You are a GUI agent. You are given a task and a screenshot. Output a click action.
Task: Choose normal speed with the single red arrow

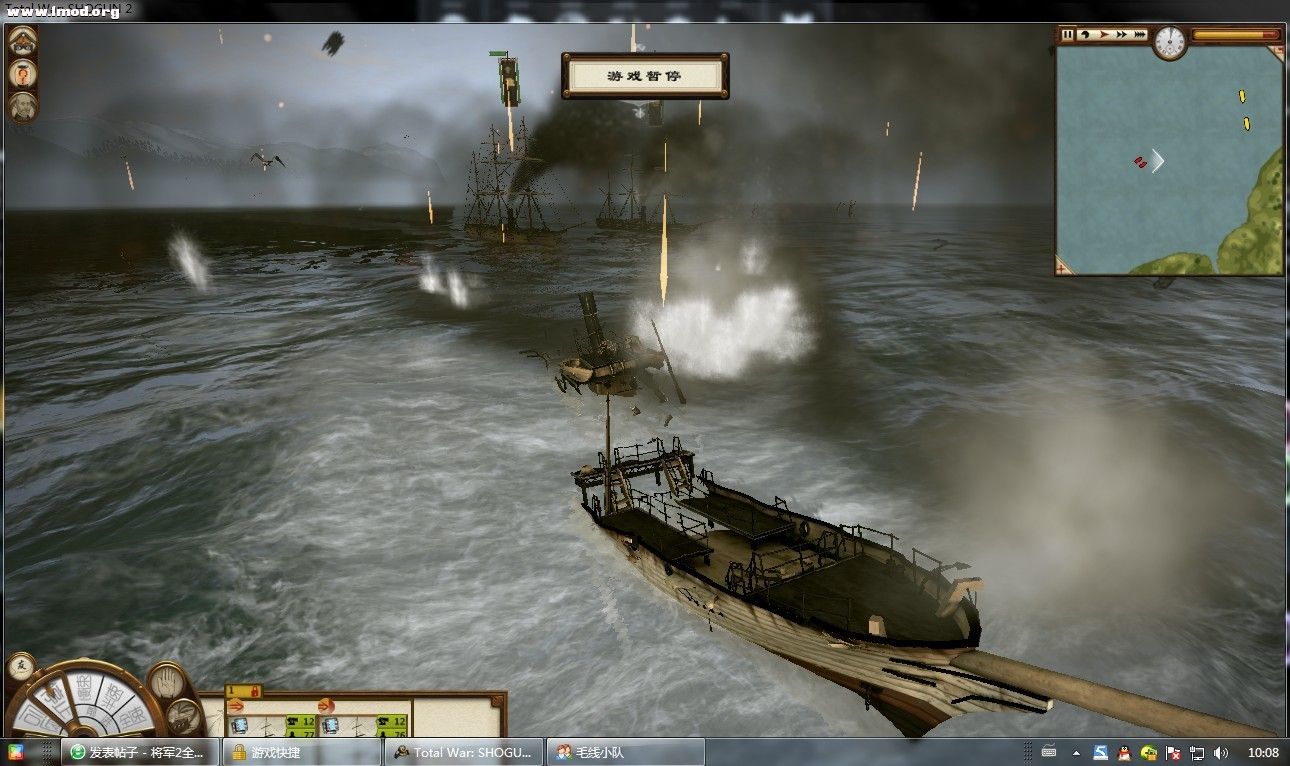[1104, 35]
